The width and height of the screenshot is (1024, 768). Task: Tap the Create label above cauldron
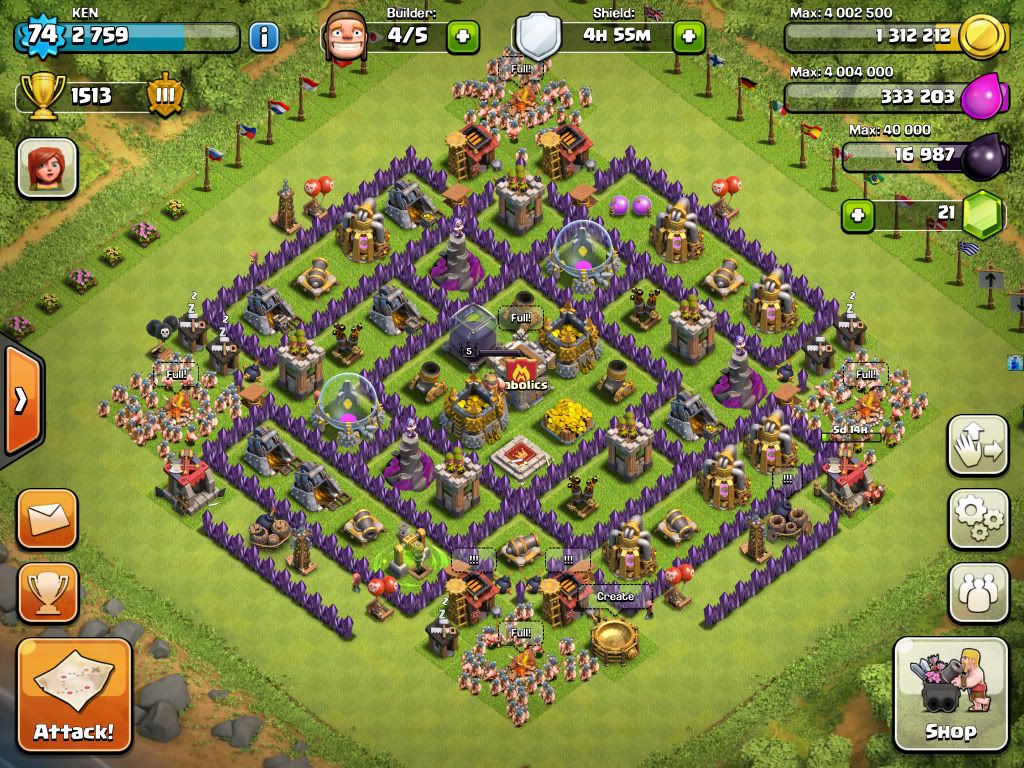tap(615, 597)
